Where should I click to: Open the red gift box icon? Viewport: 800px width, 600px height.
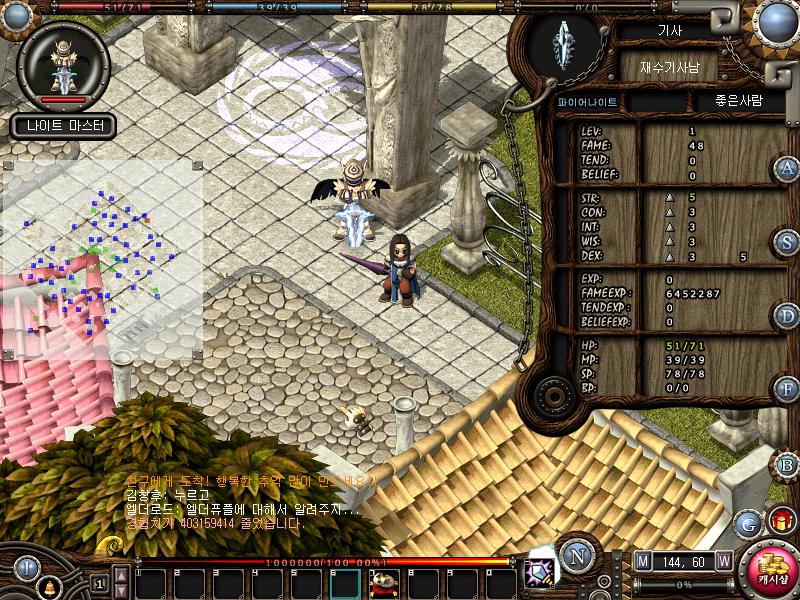(x=781, y=521)
